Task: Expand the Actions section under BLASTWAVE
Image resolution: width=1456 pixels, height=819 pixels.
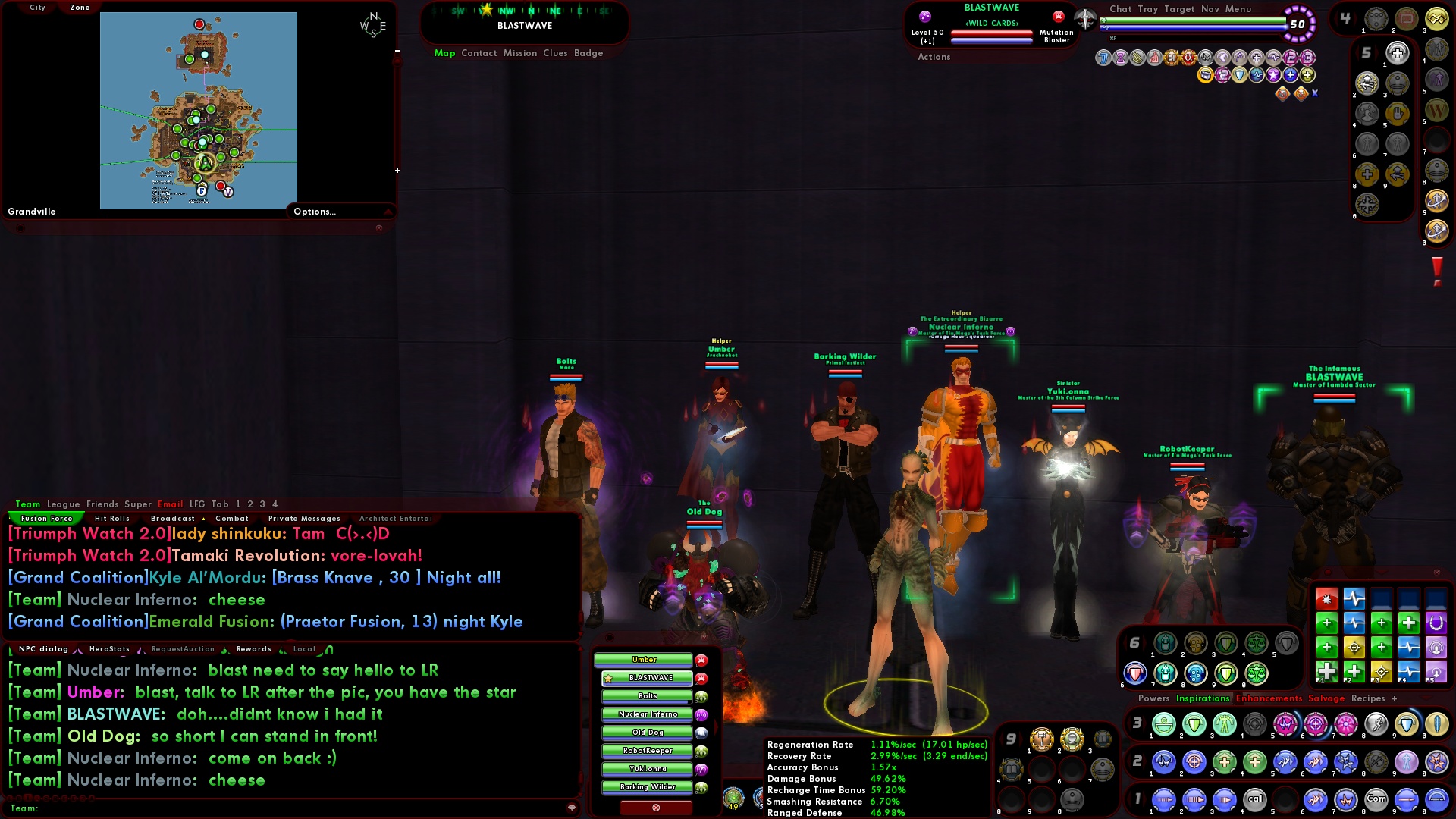Action: pyautogui.click(x=934, y=57)
